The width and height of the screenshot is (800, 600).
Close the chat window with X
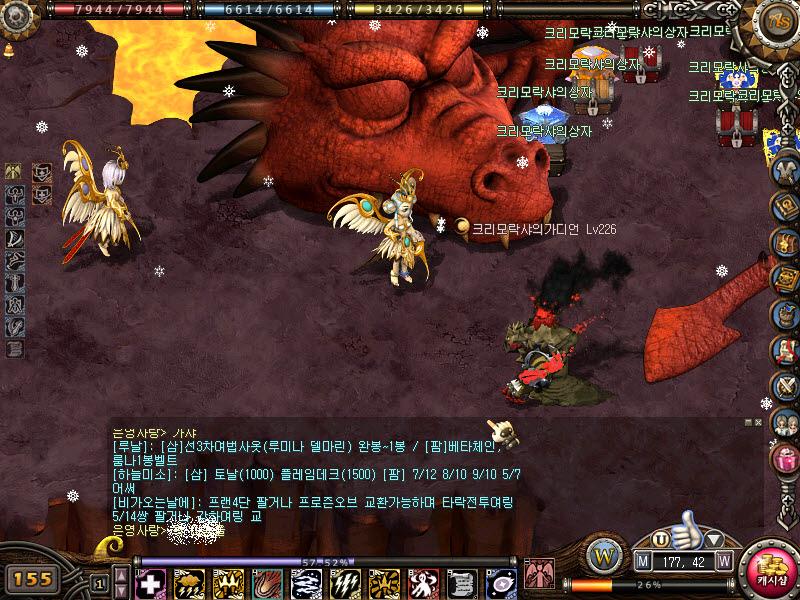pyautogui.click(x=757, y=423)
